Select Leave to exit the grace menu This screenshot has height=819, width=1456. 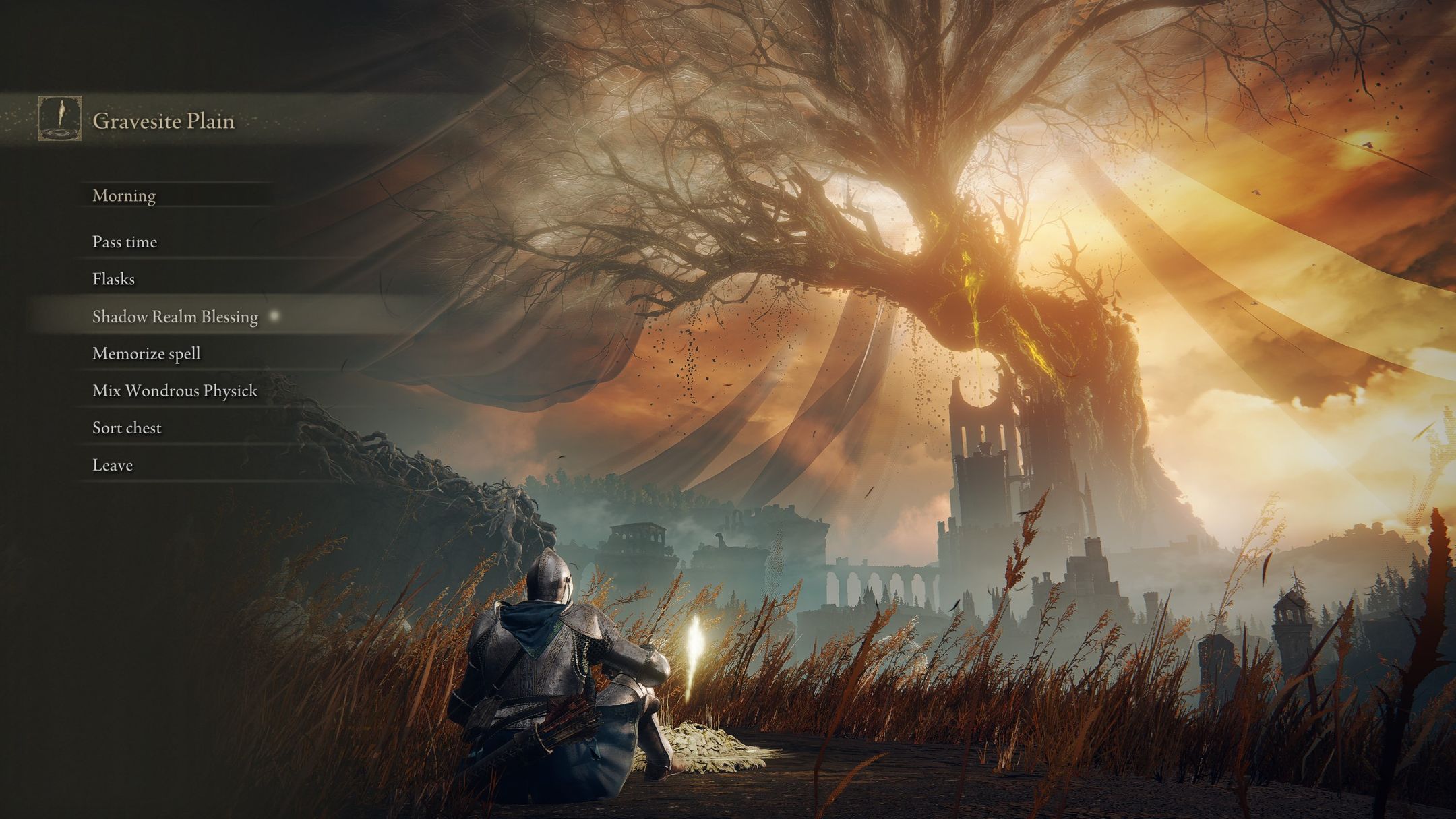coord(113,464)
